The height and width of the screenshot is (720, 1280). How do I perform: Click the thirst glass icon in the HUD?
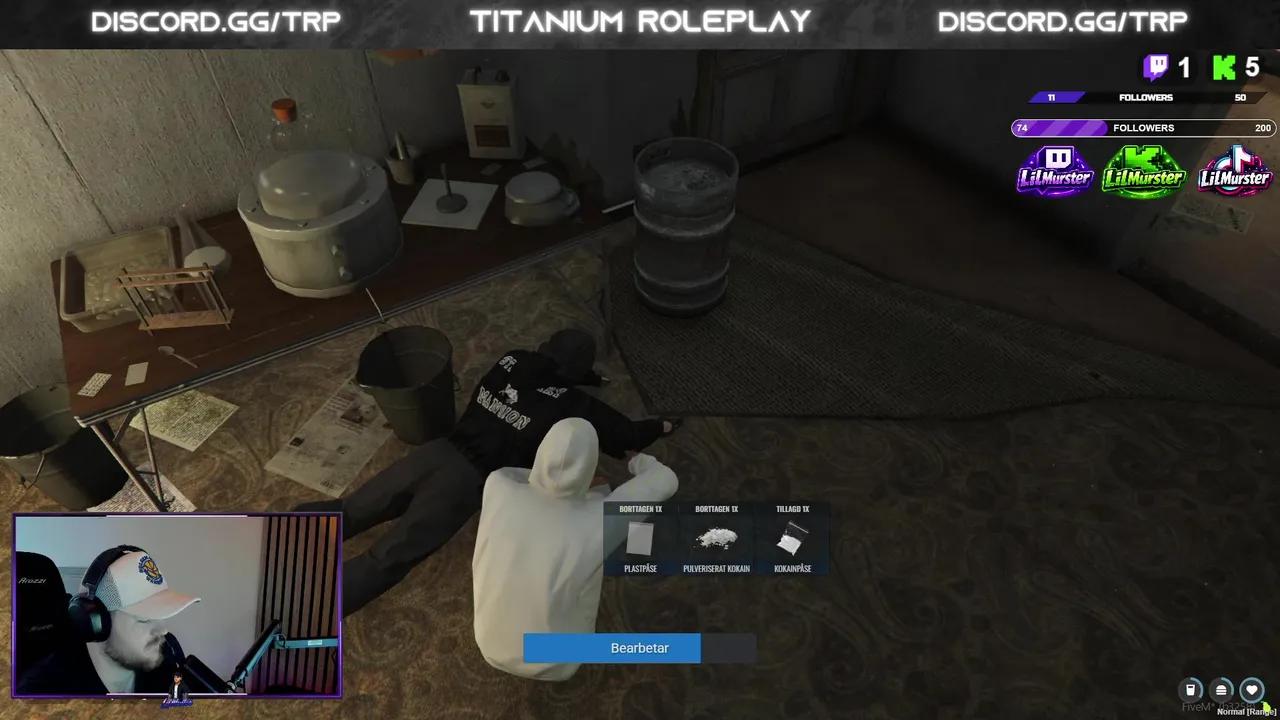tap(1190, 690)
